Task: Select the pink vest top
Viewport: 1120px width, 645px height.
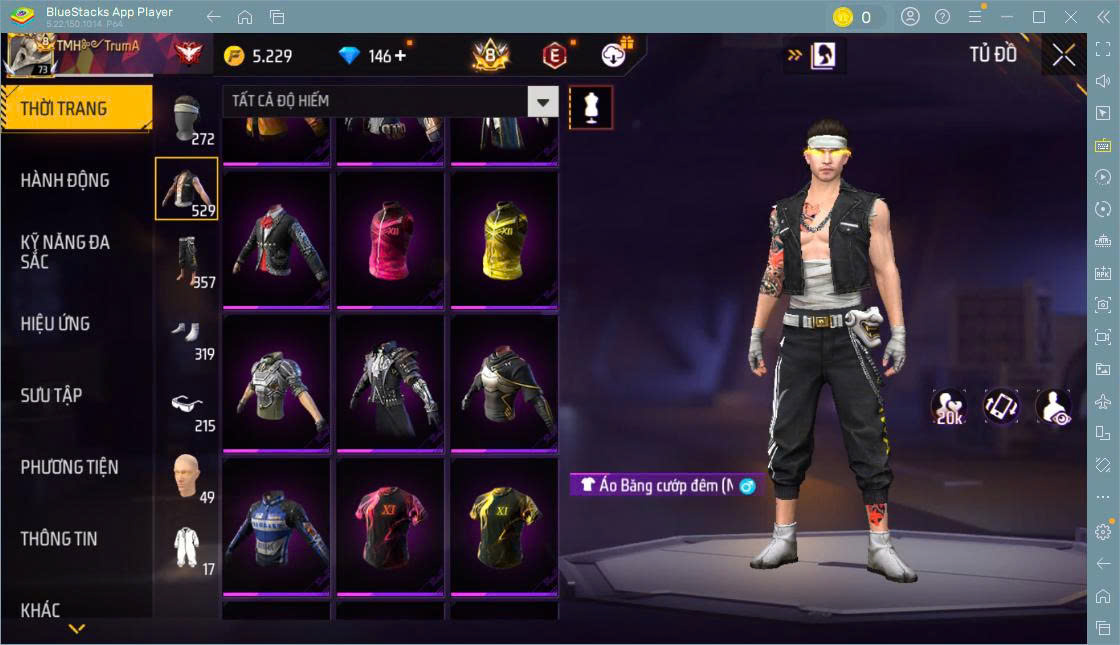Action: tap(390, 240)
